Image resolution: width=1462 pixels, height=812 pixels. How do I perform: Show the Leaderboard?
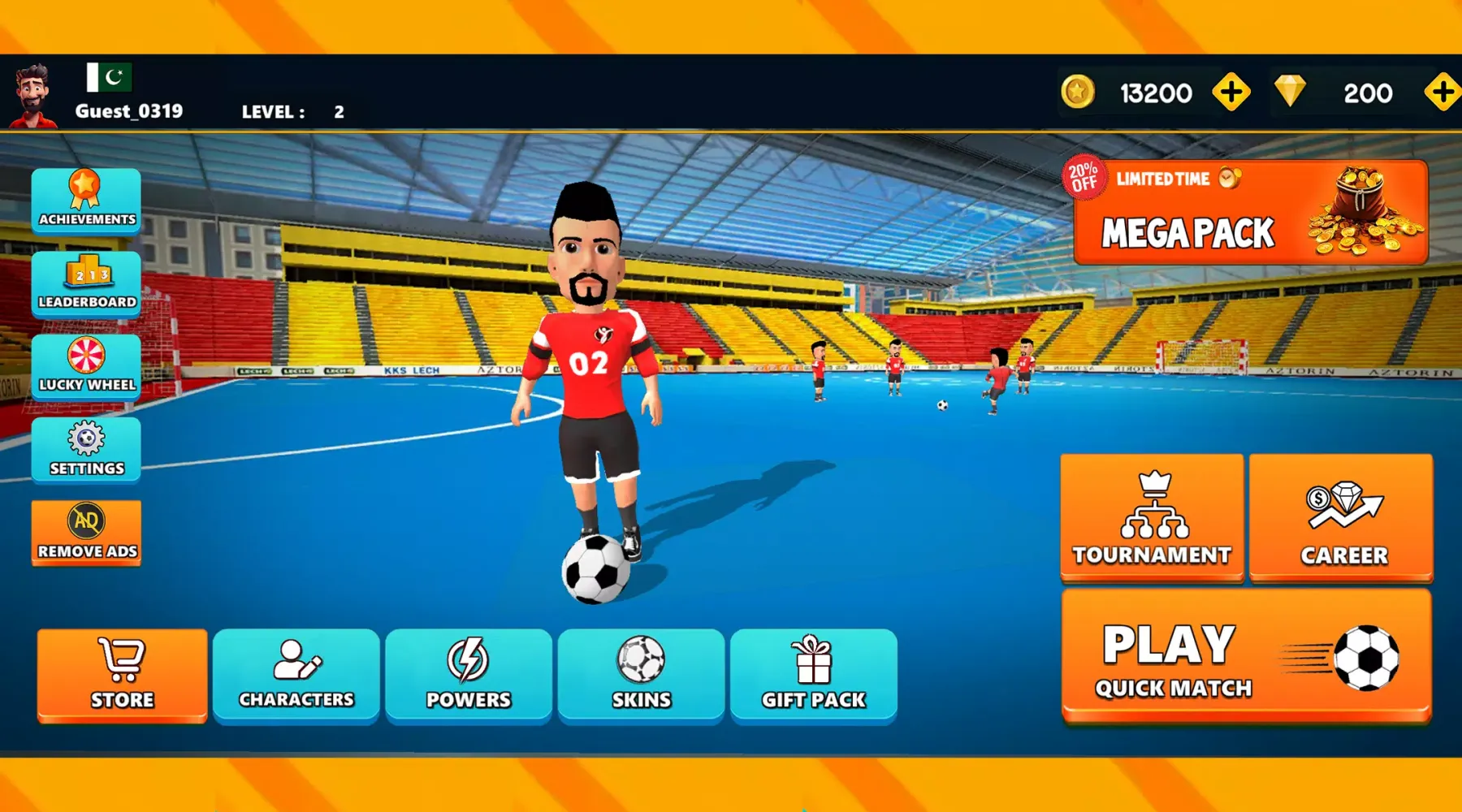point(86,283)
